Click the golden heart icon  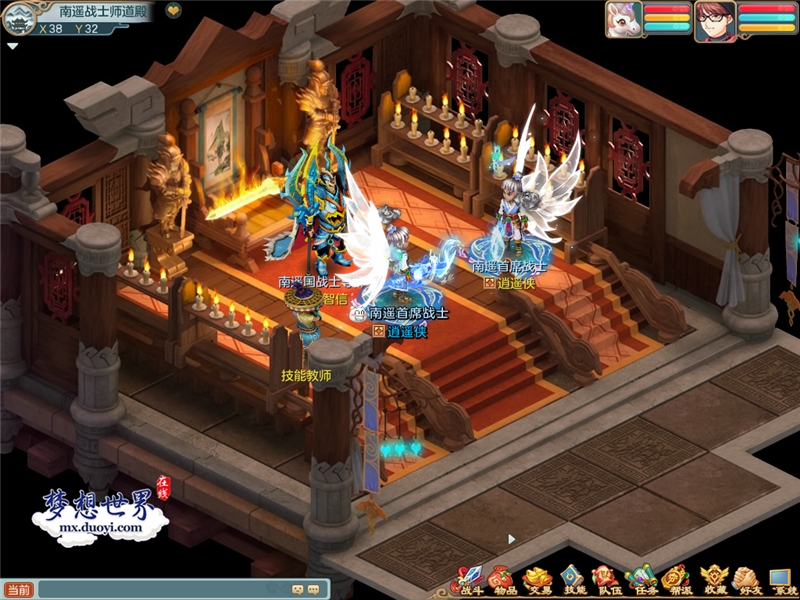point(173,11)
